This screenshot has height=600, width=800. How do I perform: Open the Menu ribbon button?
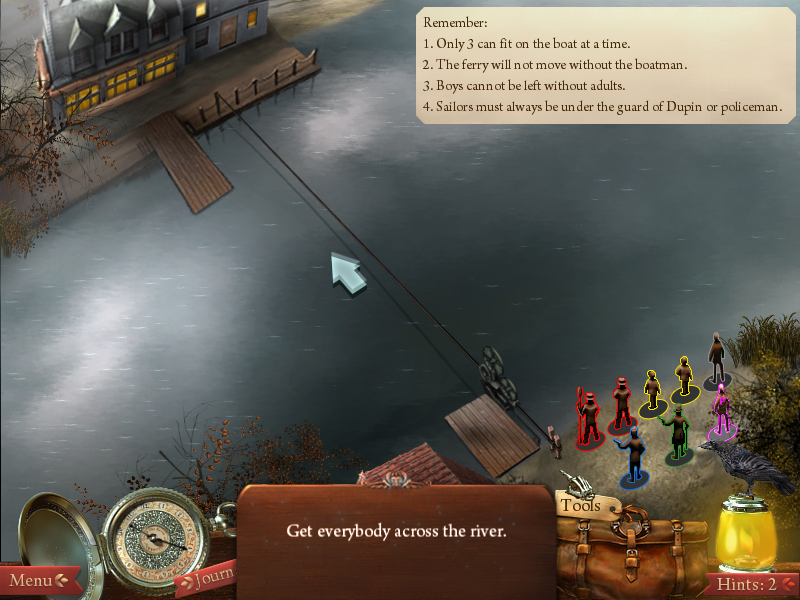pos(36,580)
